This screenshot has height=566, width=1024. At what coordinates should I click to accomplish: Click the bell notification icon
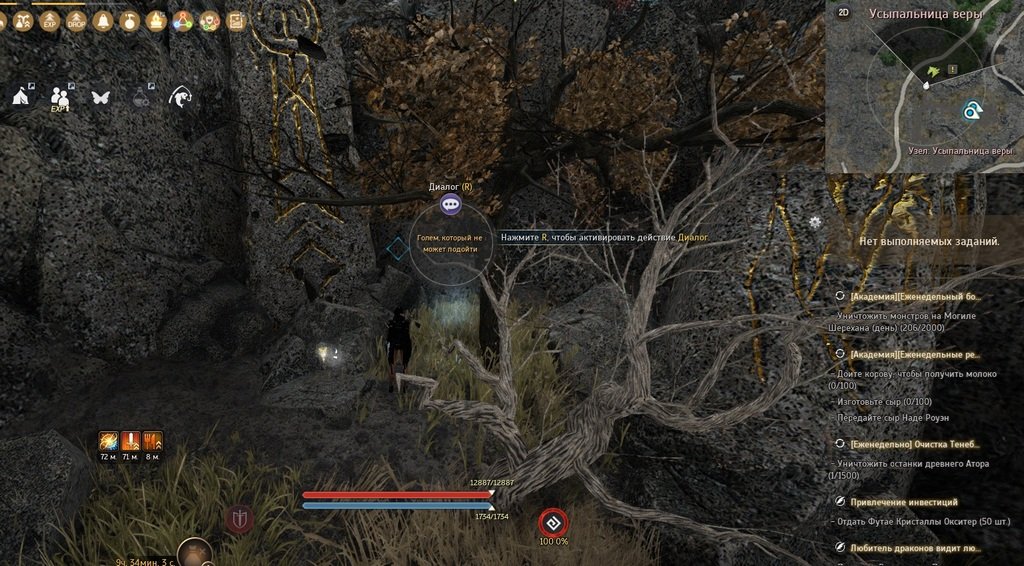coord(102,20)
